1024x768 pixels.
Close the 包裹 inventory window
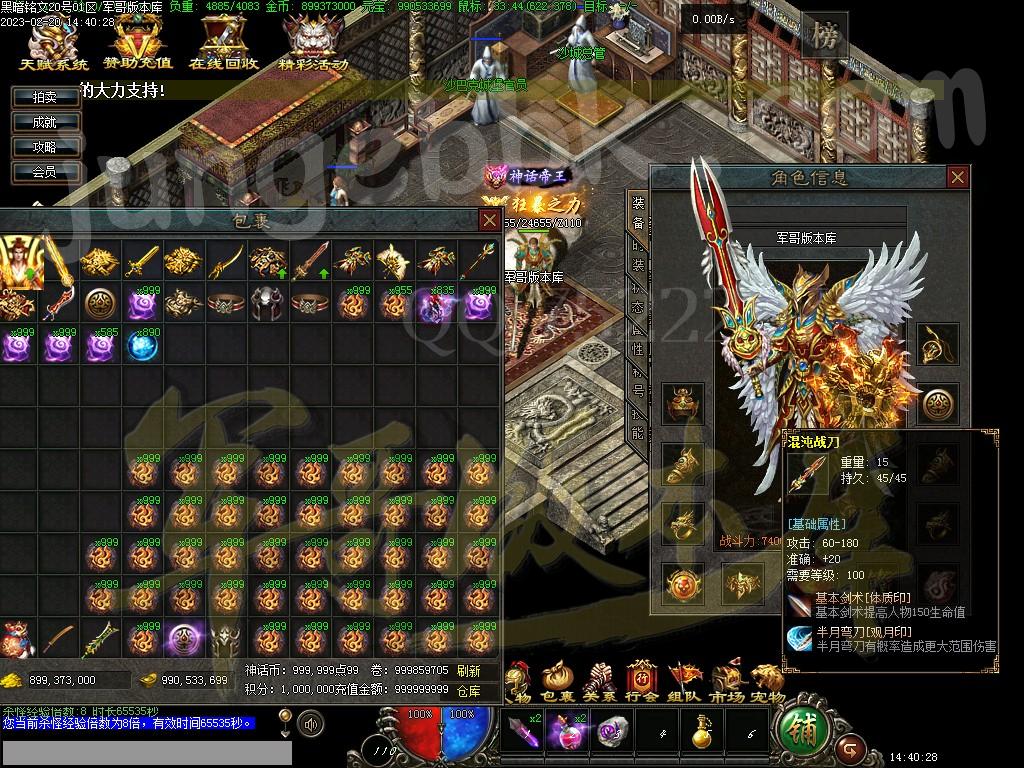coord(489,220)
